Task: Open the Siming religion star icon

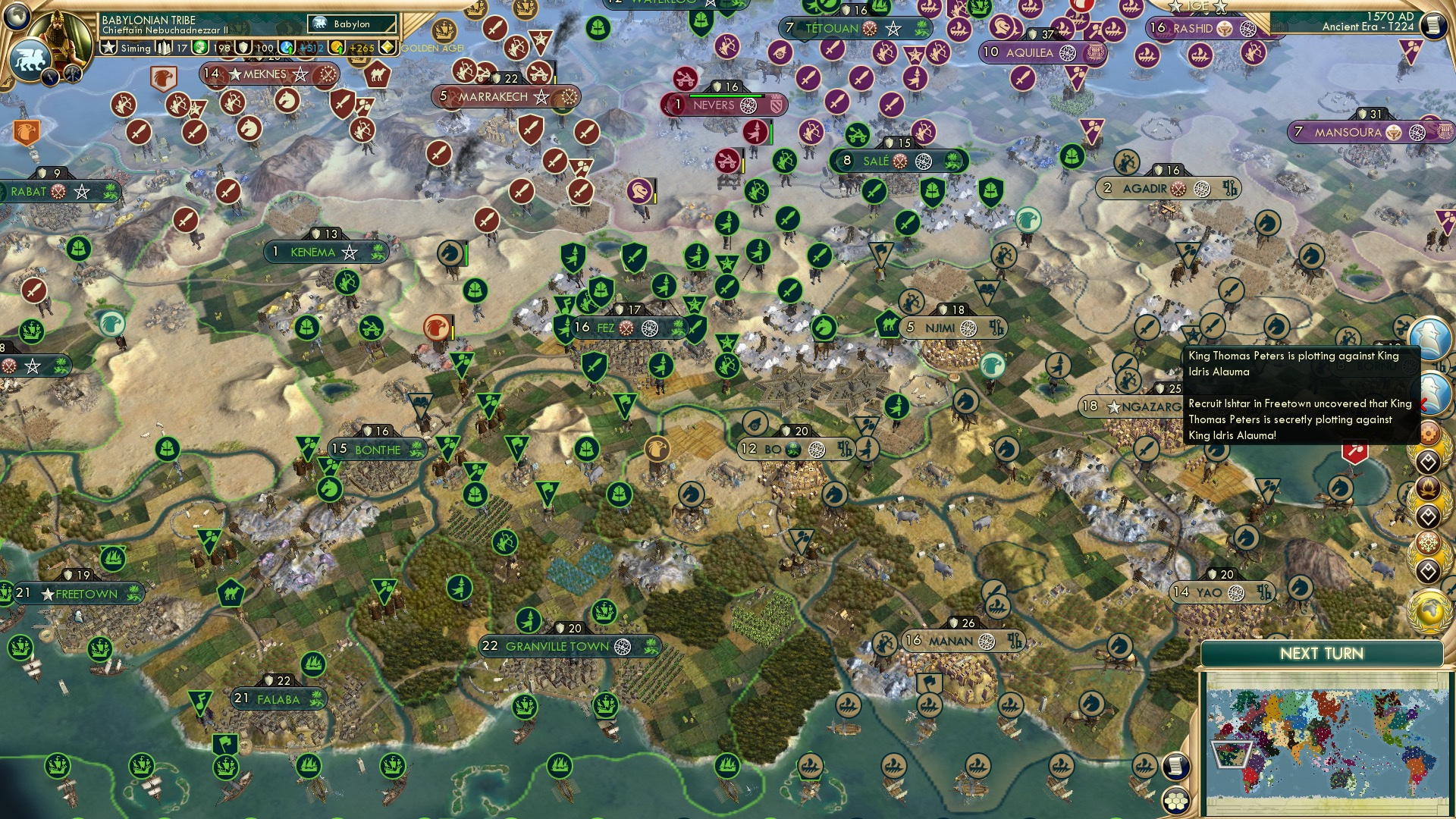Action: pos(109,47)
